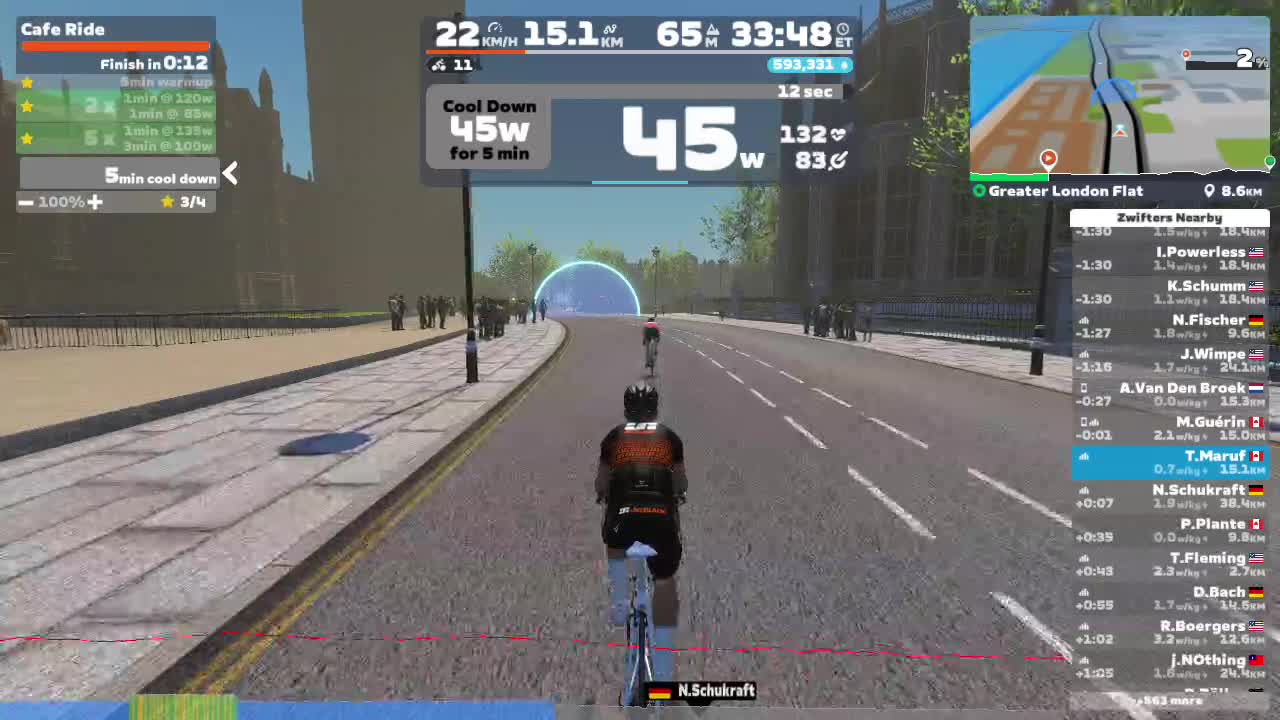
Task: Click the location pin beside 8.6KM
Action: pos(1210,191)
